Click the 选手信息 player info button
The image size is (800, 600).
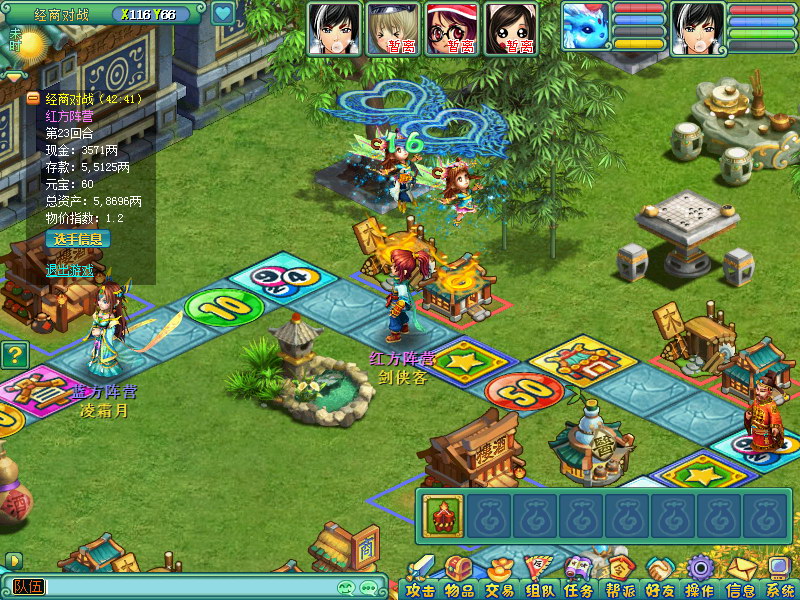(x=78, y=239)
